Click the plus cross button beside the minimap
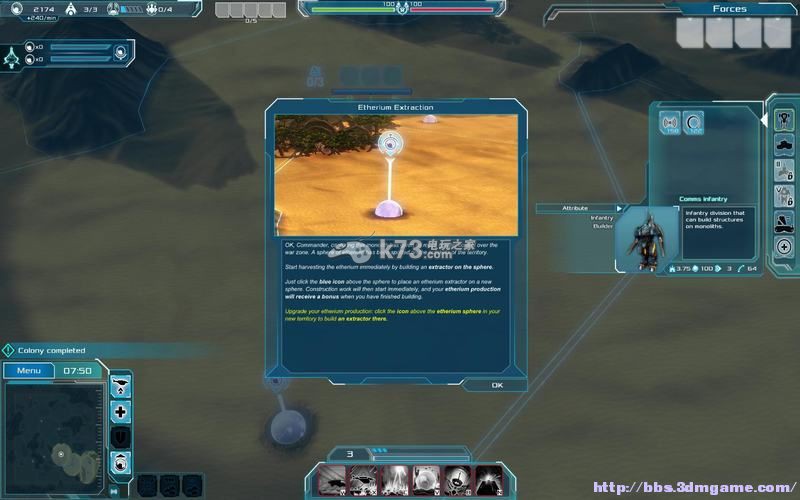Screen dimensions: 800x500 pos(121,411)
